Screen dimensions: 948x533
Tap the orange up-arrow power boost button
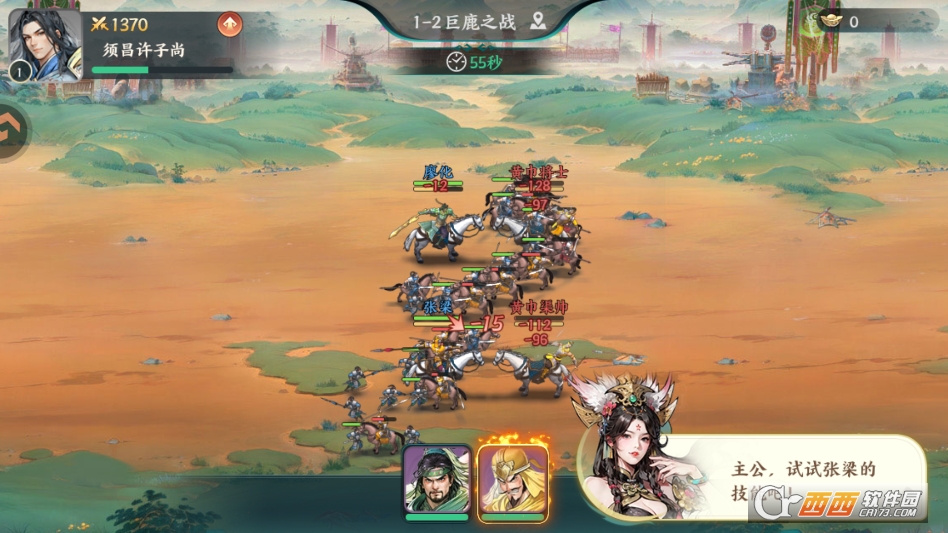click(230, 23)
